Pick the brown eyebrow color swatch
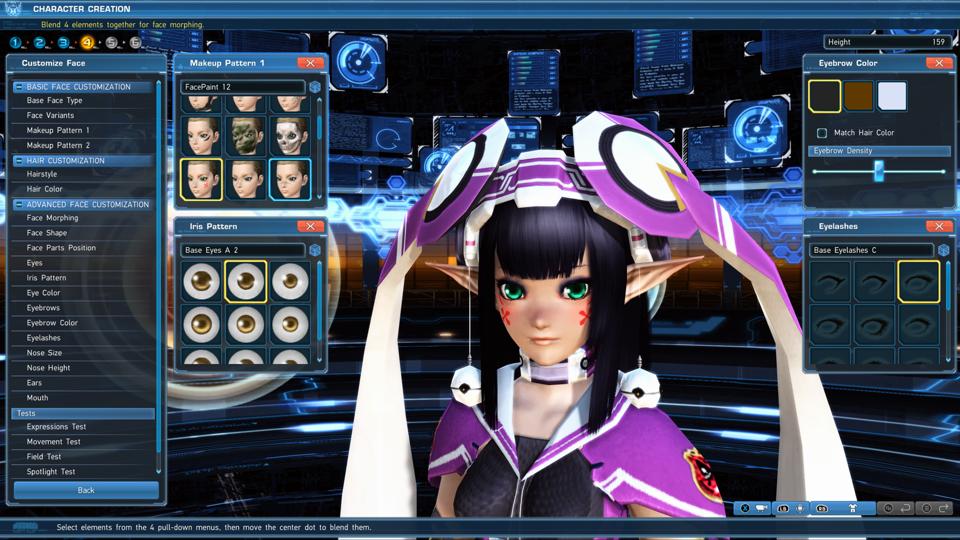Screen dimensions: 960x540 click(859, 96)
